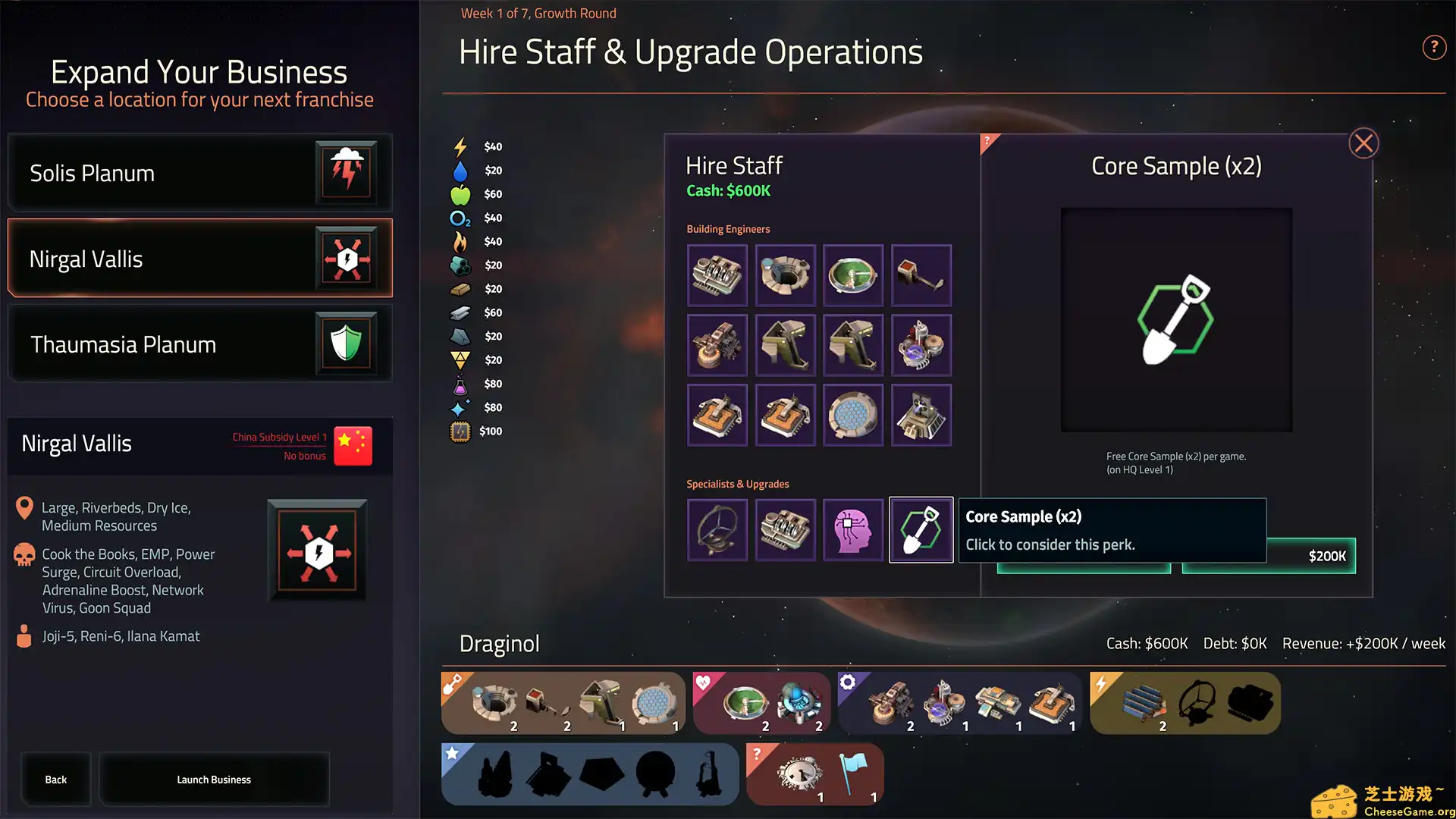Click the lightning energy resource icon
Viewport: 1456px width, 819px height.
(460, 146)
